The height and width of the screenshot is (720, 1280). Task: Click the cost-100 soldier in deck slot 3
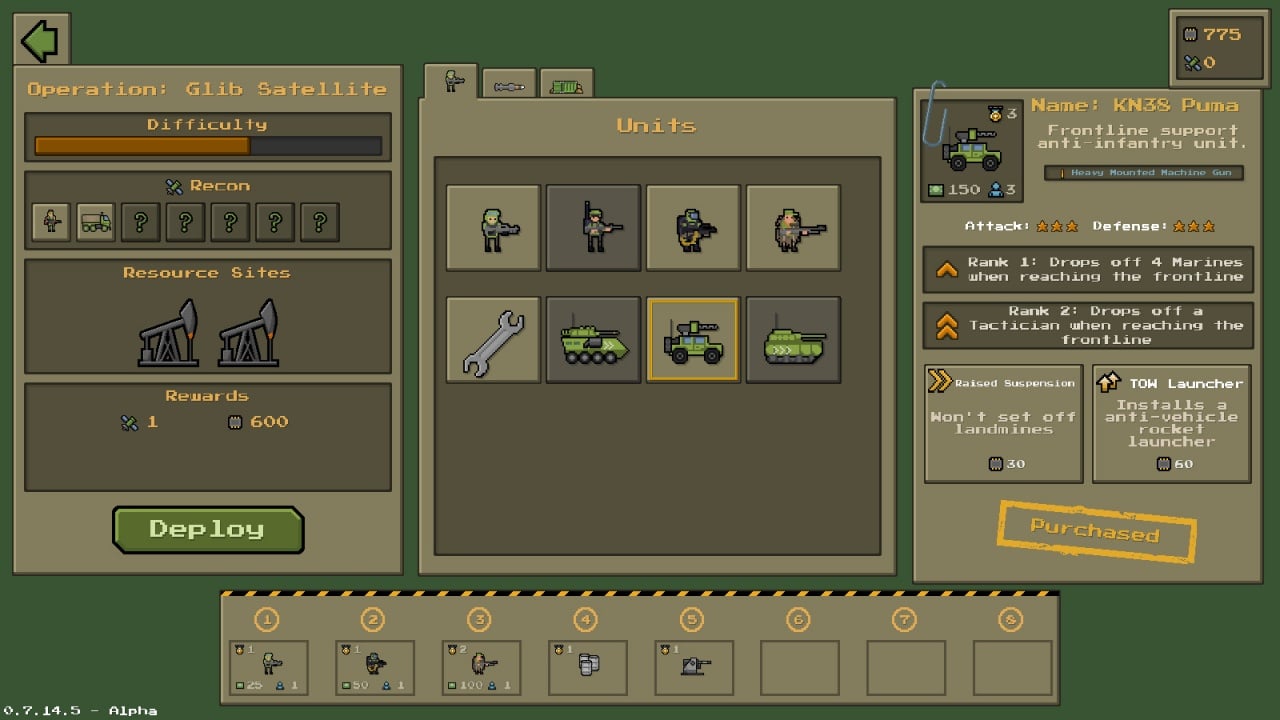(x=481, y=668)
